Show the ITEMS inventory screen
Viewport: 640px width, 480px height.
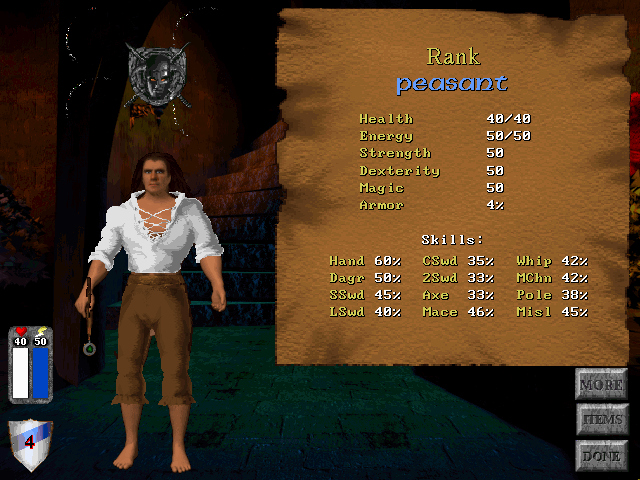tap(601, 420)
